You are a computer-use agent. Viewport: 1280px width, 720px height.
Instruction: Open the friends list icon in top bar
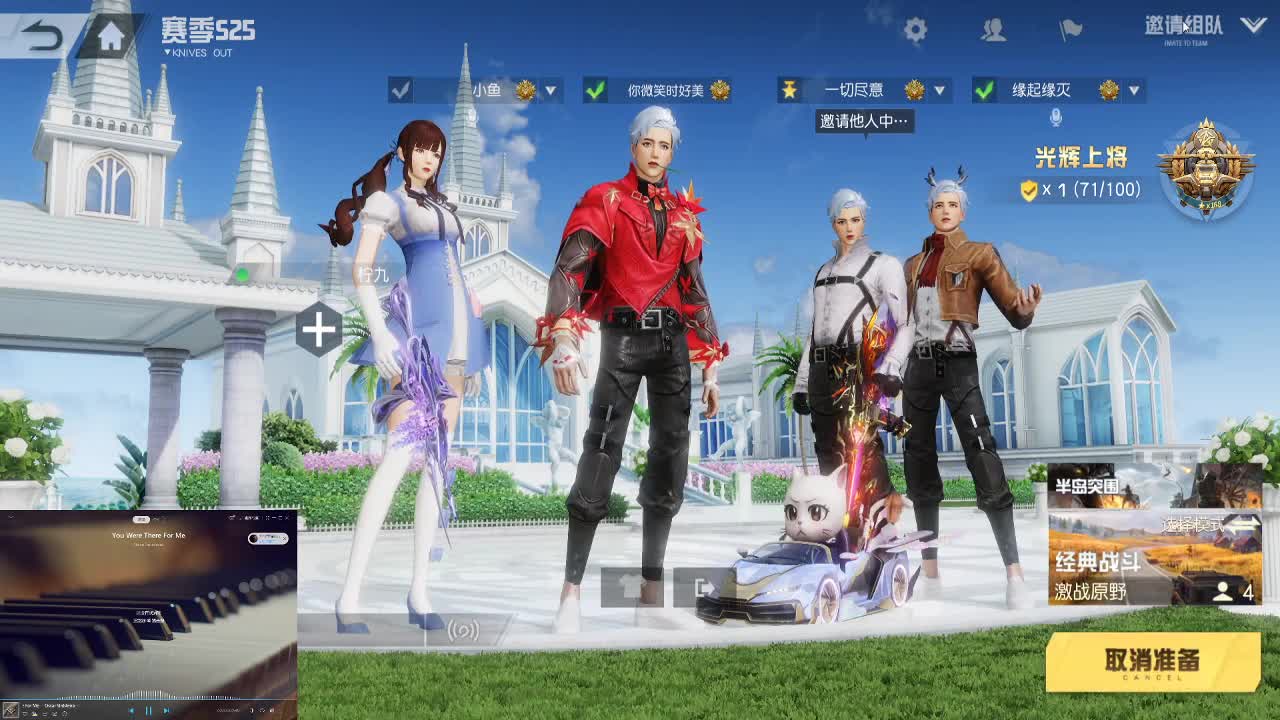[993, 31]
